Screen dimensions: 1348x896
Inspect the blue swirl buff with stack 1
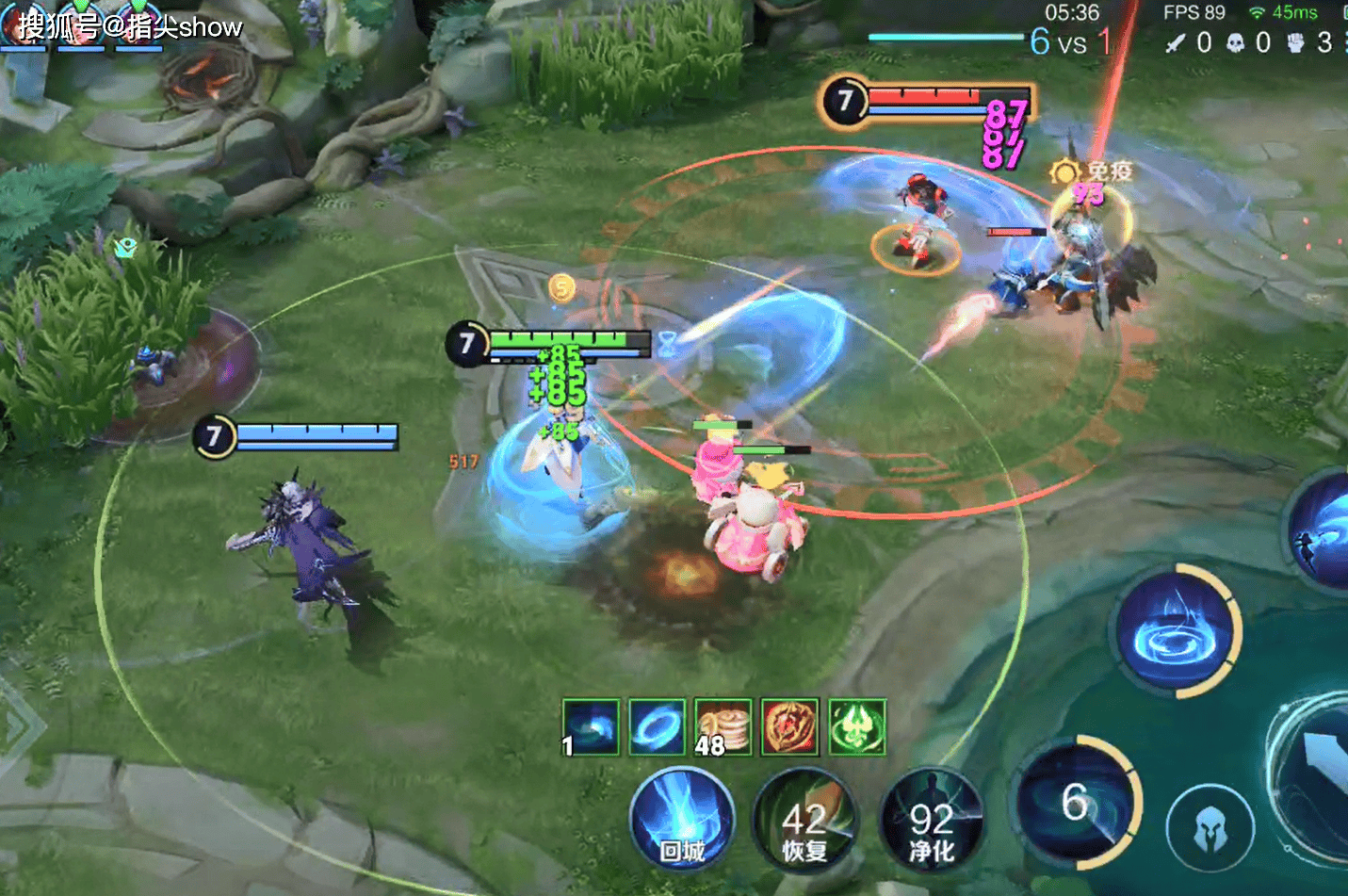(591, 727)
